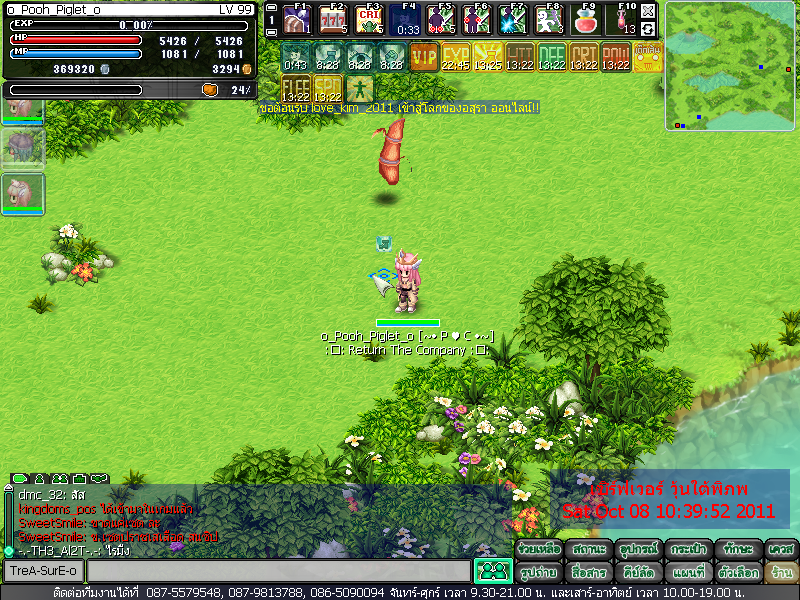This screenshot has width=800, height=600.
Task: Use the F9 red potion slot
Action: 586,20
